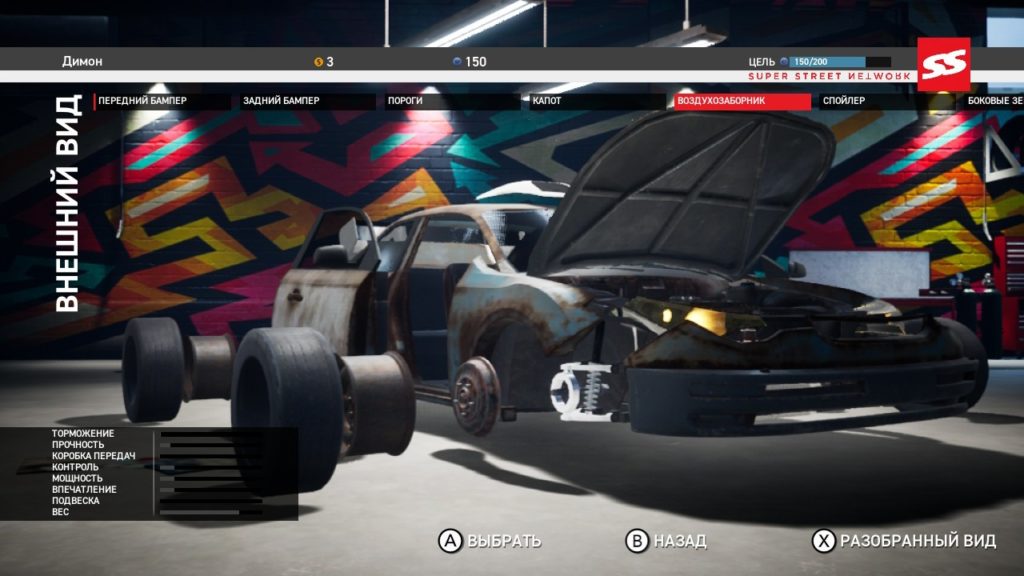Toggle the Разобранный вид view
This screenshot has width=1024, height=576.
pyautogui.click(x=904, y=541)
